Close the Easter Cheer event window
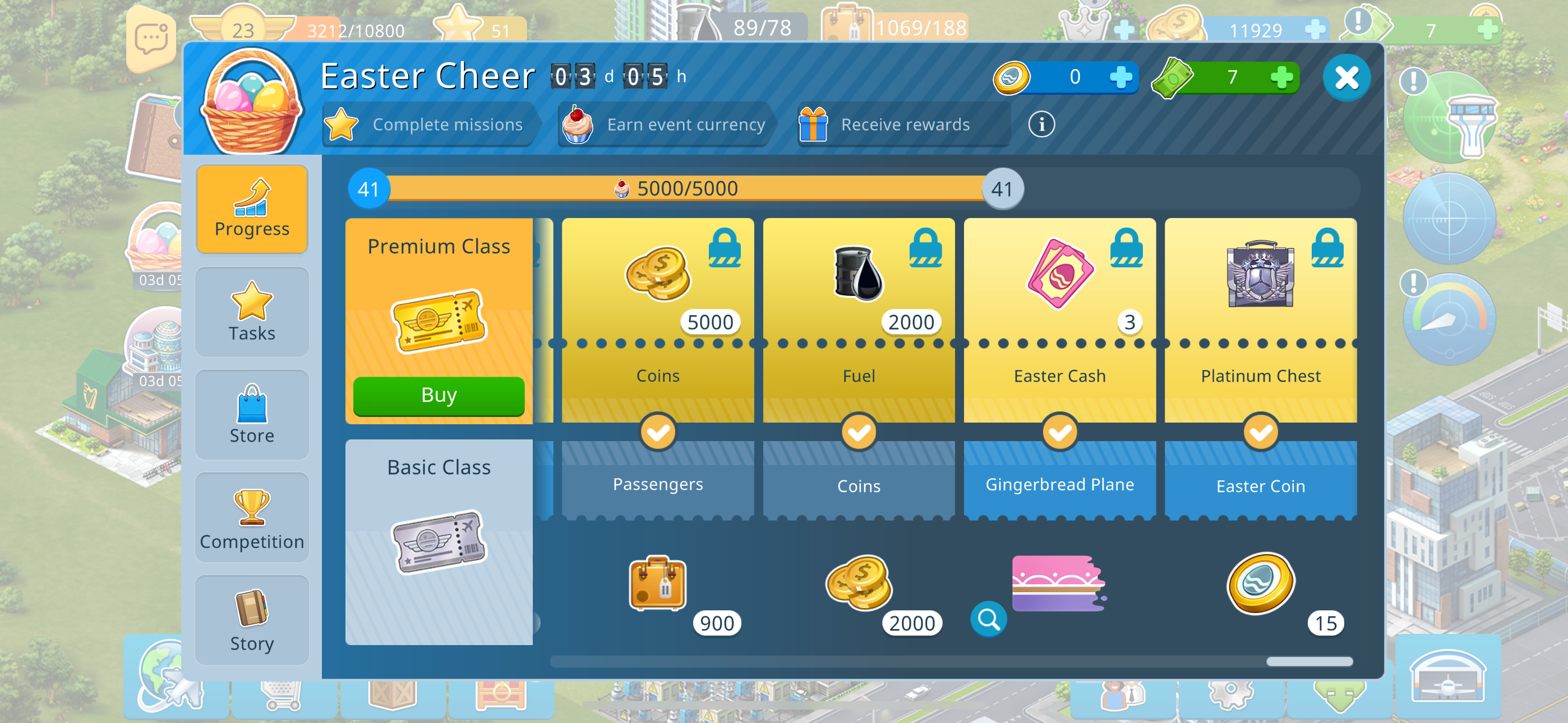The width and height of the screenshot is (1568, 723). [1346, 78]
